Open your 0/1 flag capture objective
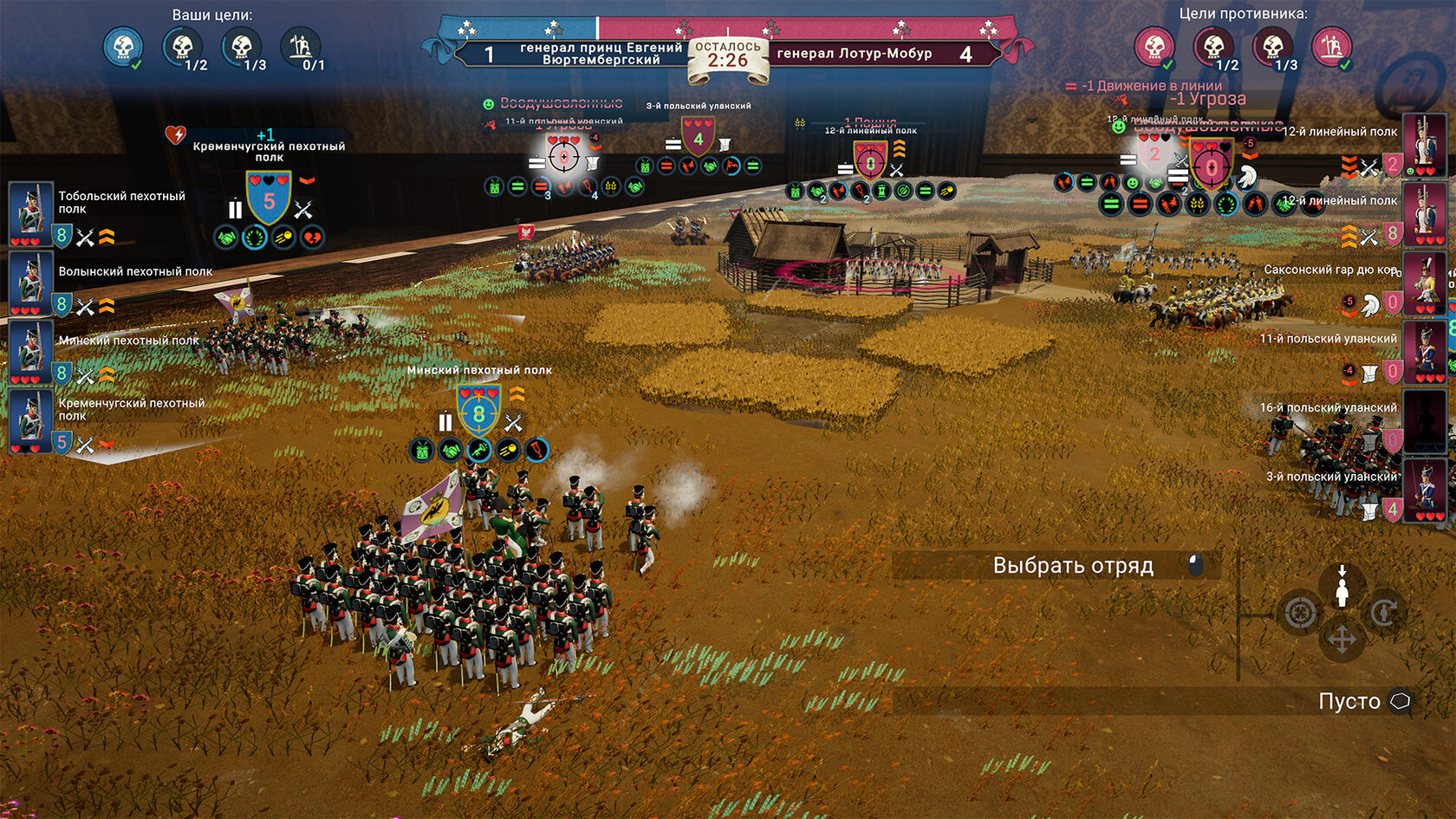 pos(301,46)
